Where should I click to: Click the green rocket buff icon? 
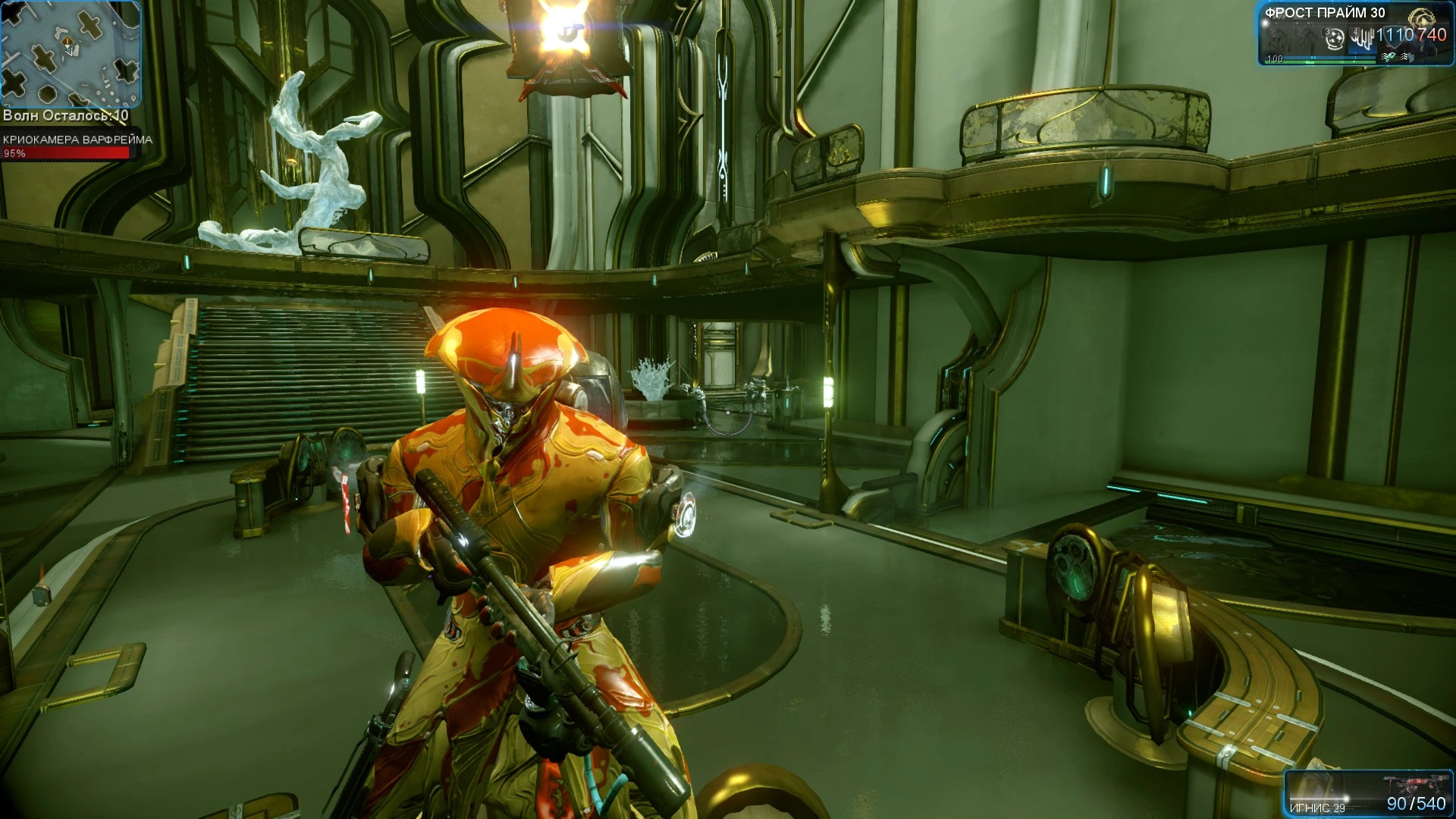tap(1389, 57)
